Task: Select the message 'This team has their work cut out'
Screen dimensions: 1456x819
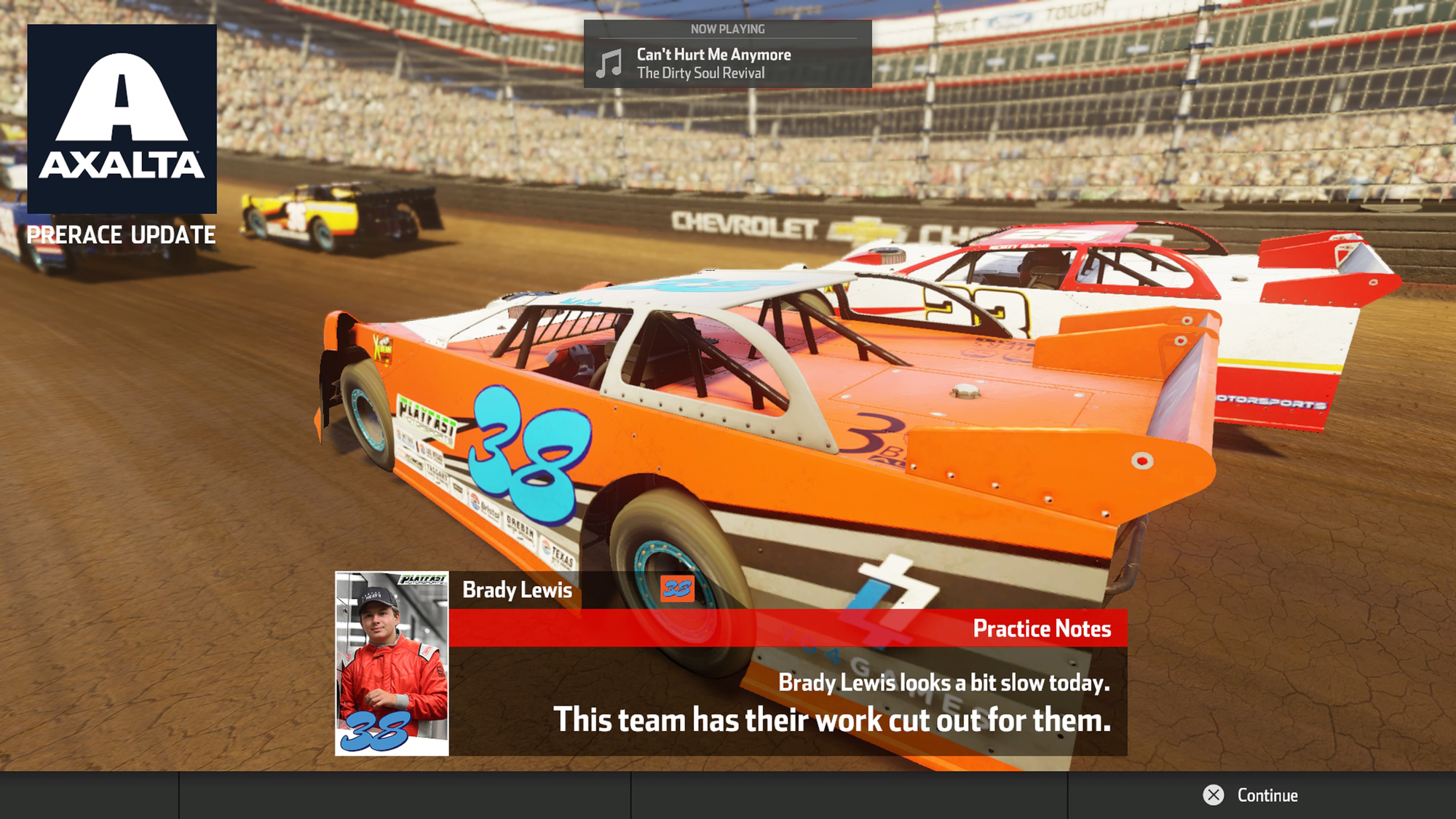Action: click(x=834, y=721)
